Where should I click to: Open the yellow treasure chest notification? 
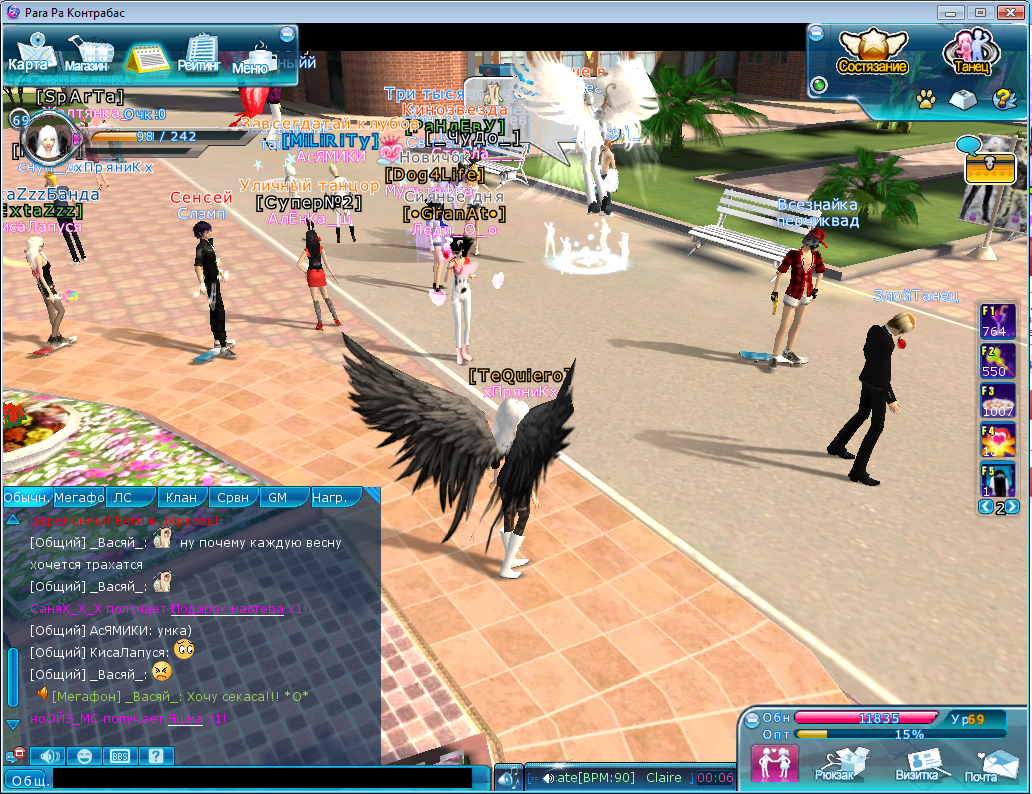(990, 168)
